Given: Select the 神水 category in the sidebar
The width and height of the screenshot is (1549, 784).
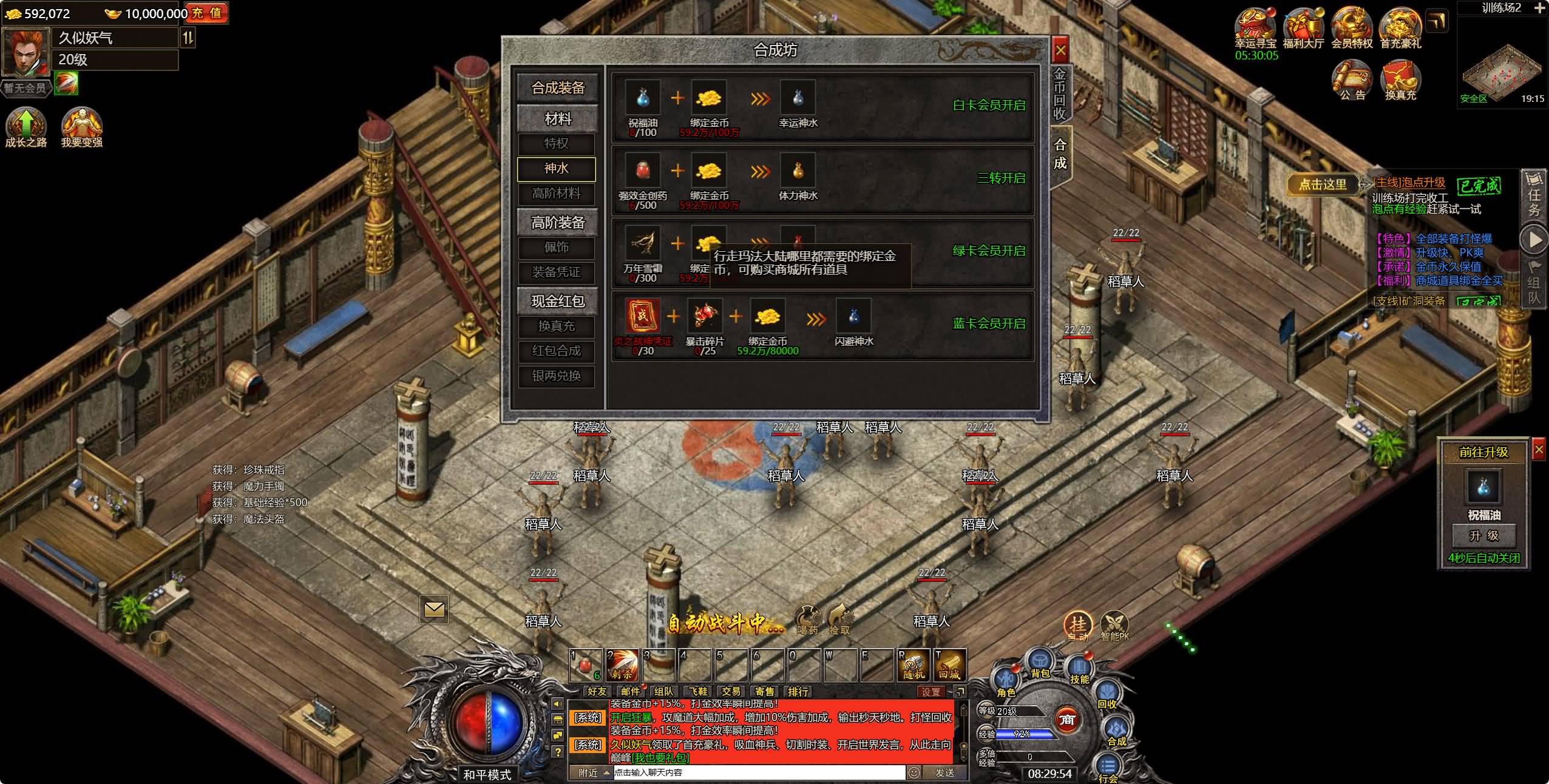Looking at the screenshot, I should (556, 169).
